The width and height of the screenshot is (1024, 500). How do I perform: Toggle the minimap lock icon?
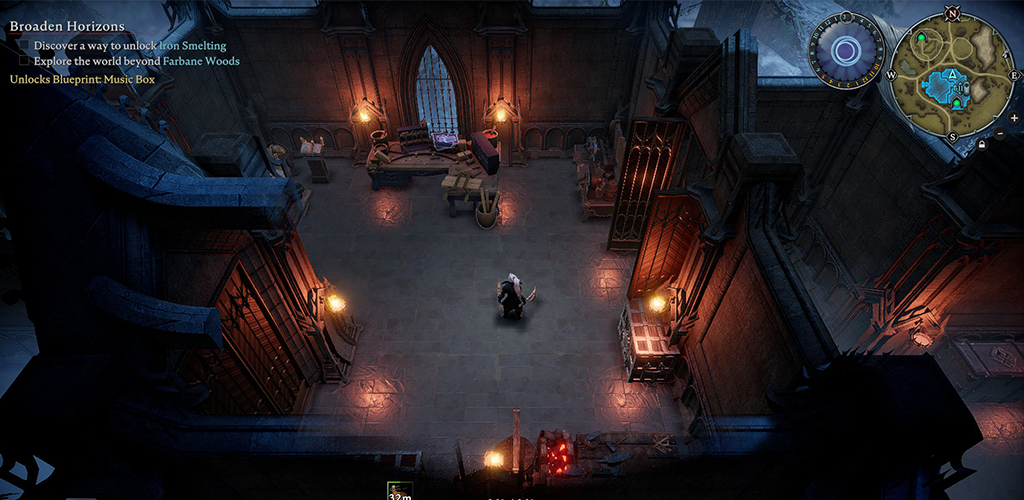click(982, 144)
